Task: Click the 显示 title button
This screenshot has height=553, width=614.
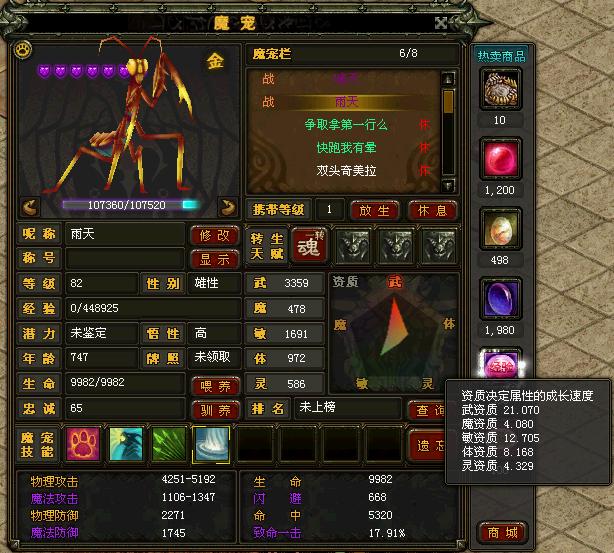Action: pos(215,258)
